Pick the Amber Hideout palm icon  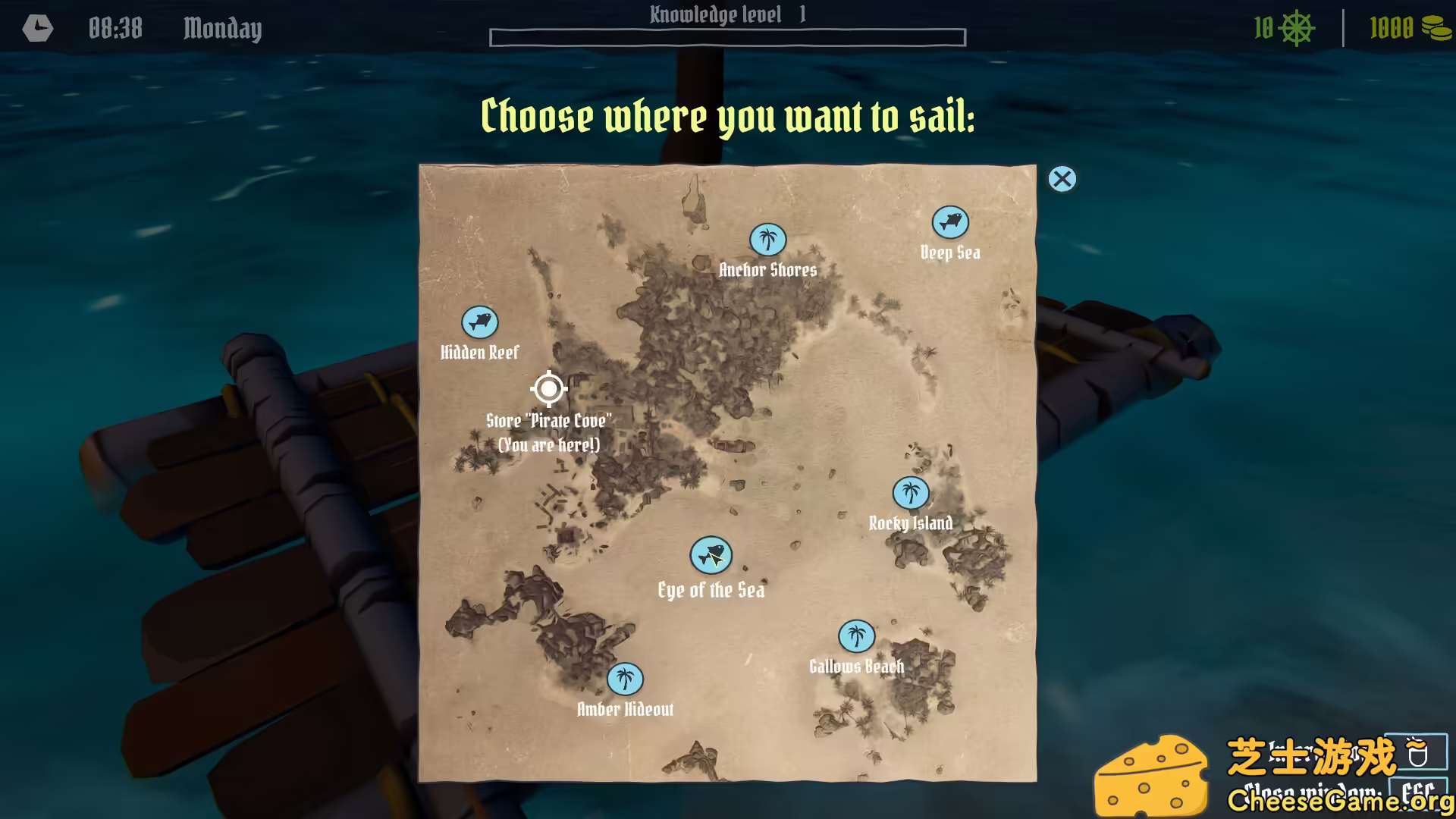tap(625, 679)
